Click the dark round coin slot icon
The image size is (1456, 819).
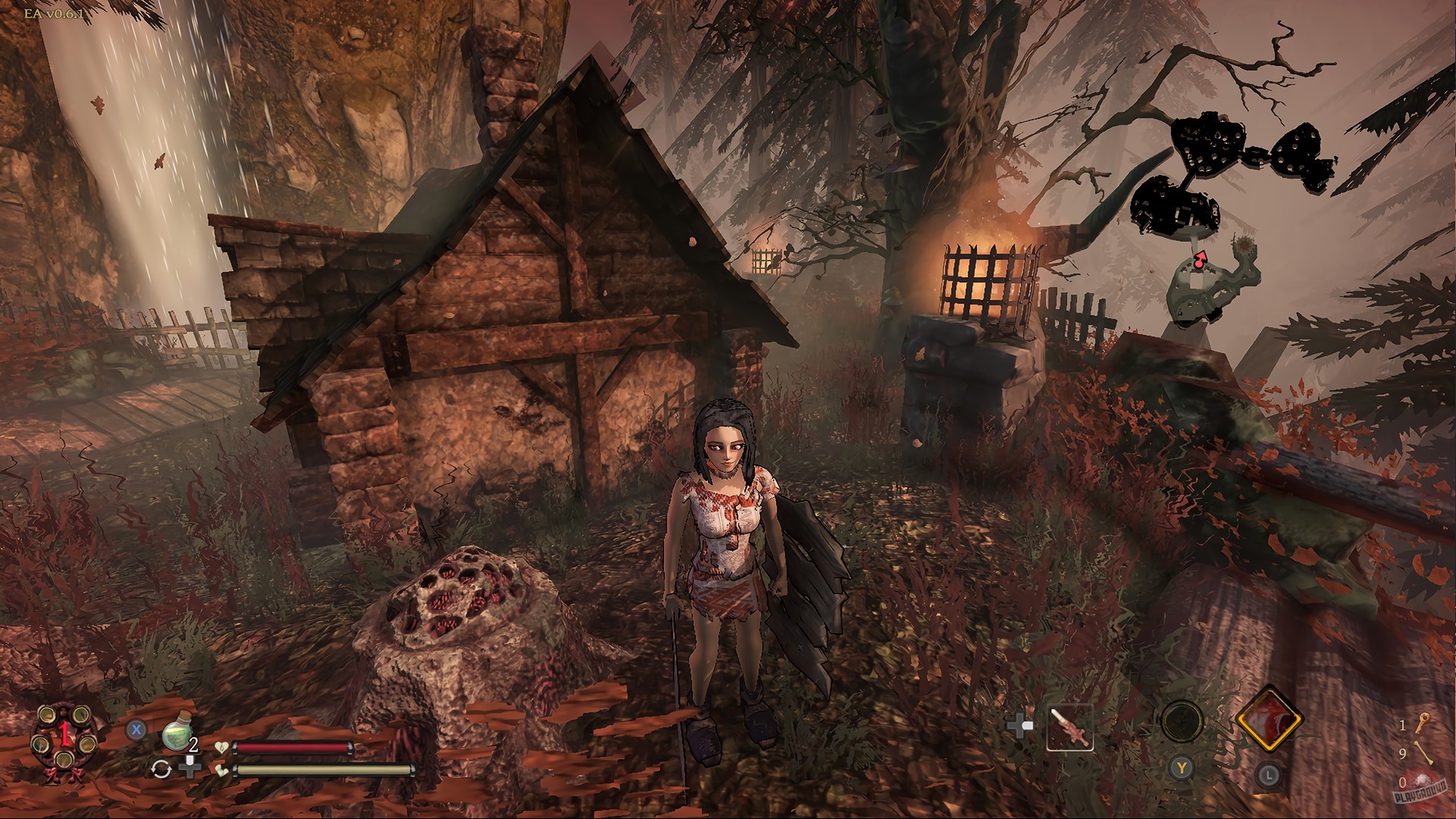(x=1181, y=721)
